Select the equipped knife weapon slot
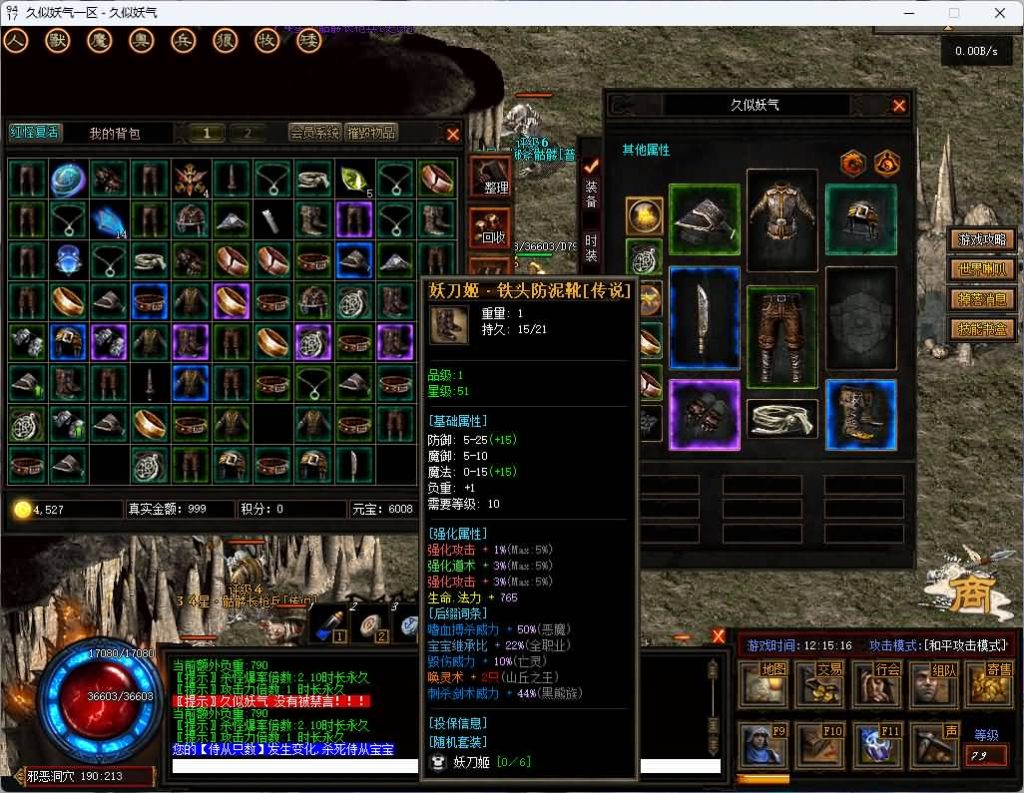Screen dimensions: 1024x793 tap(704, 317)
